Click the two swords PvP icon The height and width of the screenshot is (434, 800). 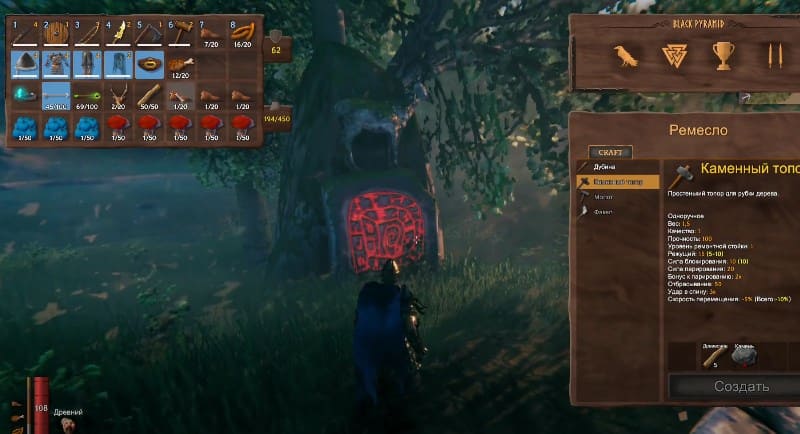click(x=773, y=55)
